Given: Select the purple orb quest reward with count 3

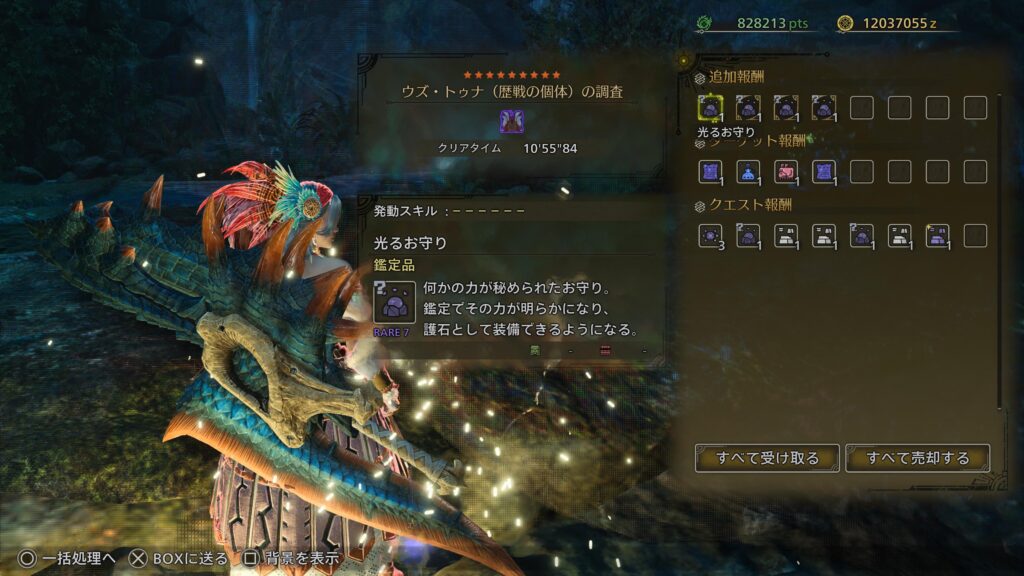Looking at the screenshot, I should (x=710, y=236).
